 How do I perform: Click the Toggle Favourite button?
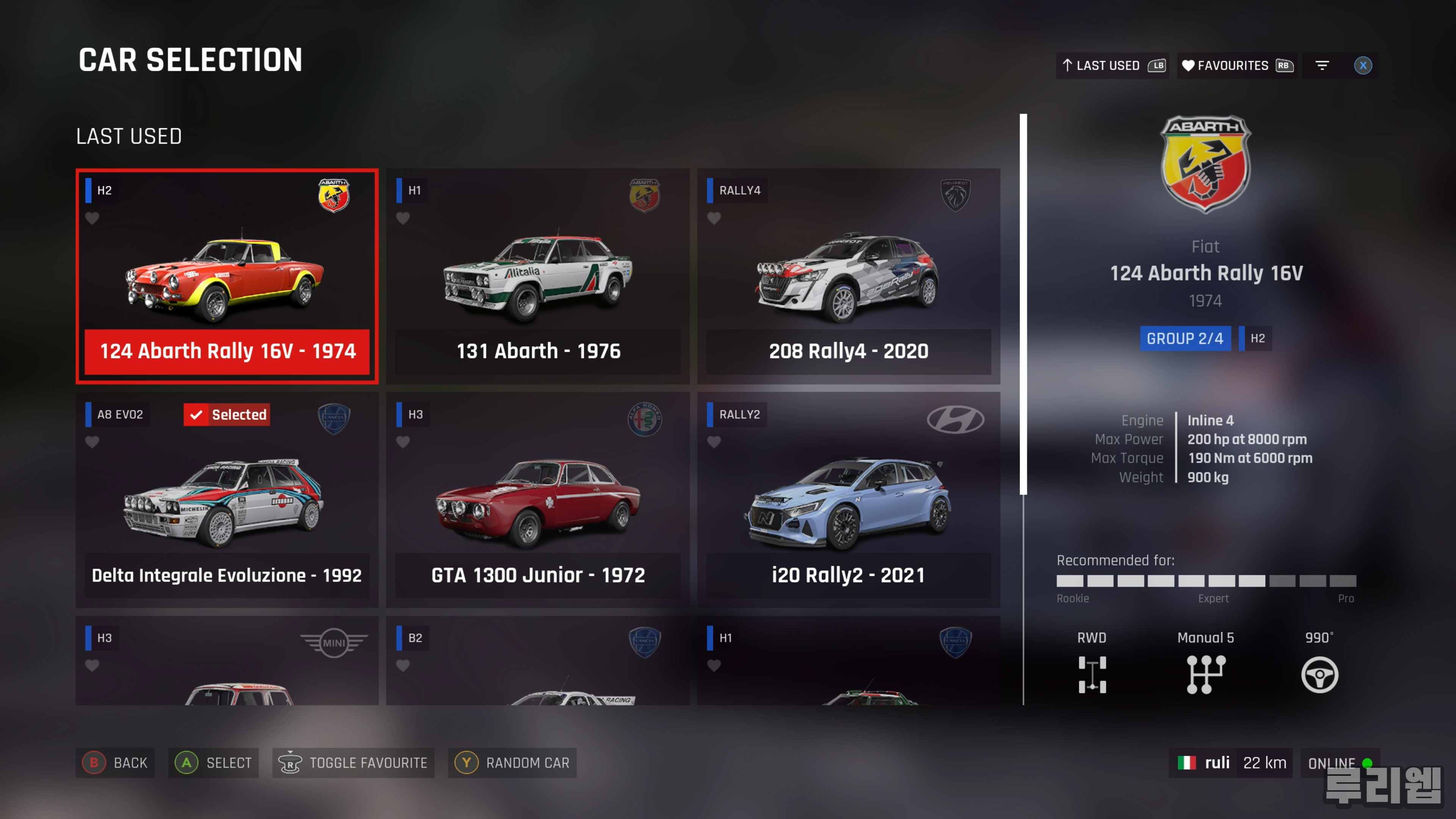(x=353, y=763)
